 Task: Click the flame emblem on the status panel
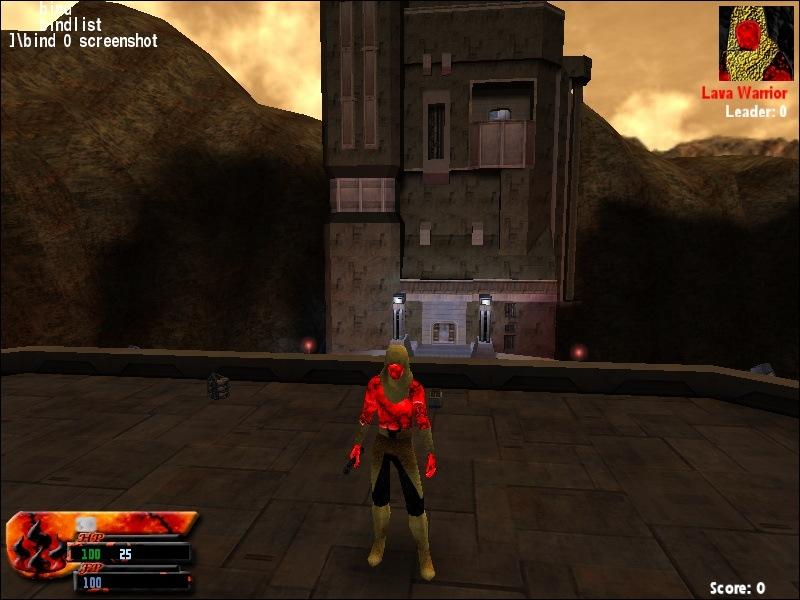[x=36, y=546]
